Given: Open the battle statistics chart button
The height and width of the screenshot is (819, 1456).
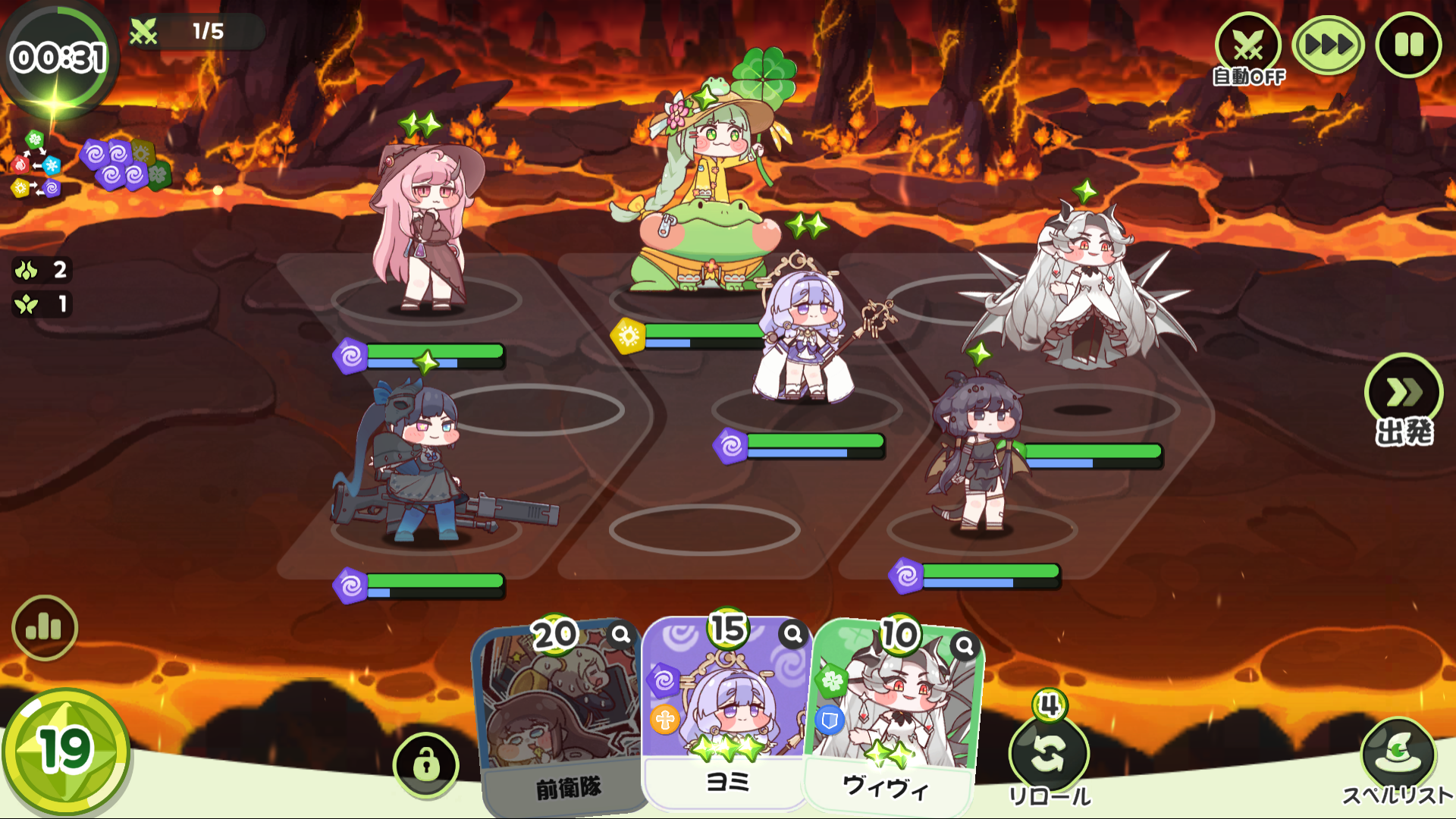Looking at the screenshot, I should click(45, 628).
